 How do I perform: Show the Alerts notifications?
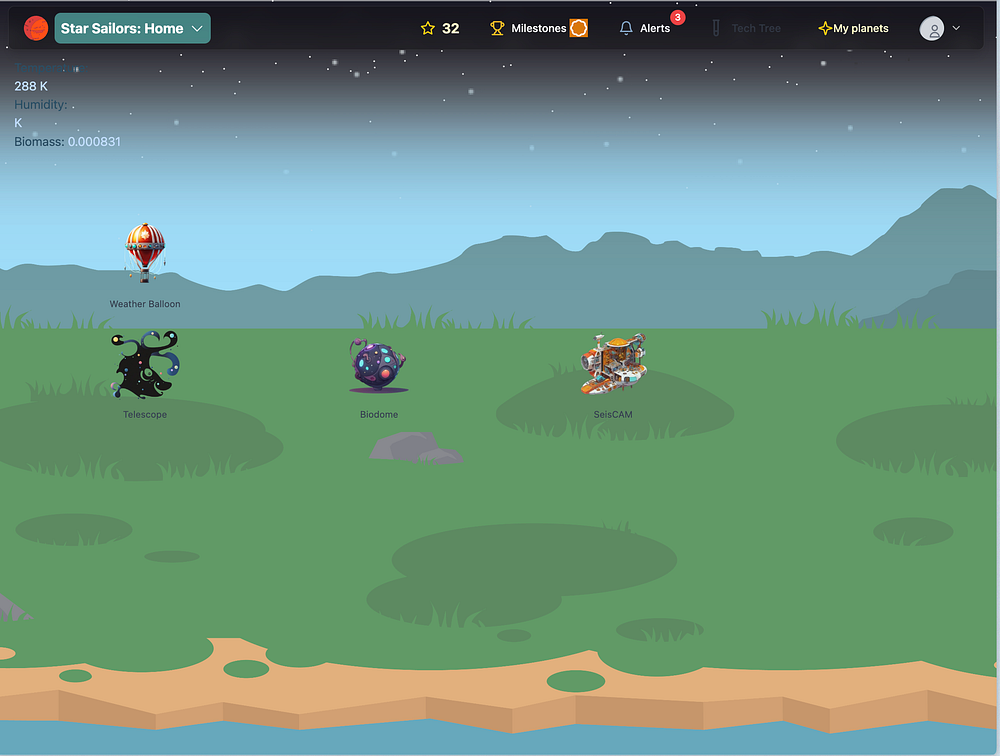pos(645,29)
